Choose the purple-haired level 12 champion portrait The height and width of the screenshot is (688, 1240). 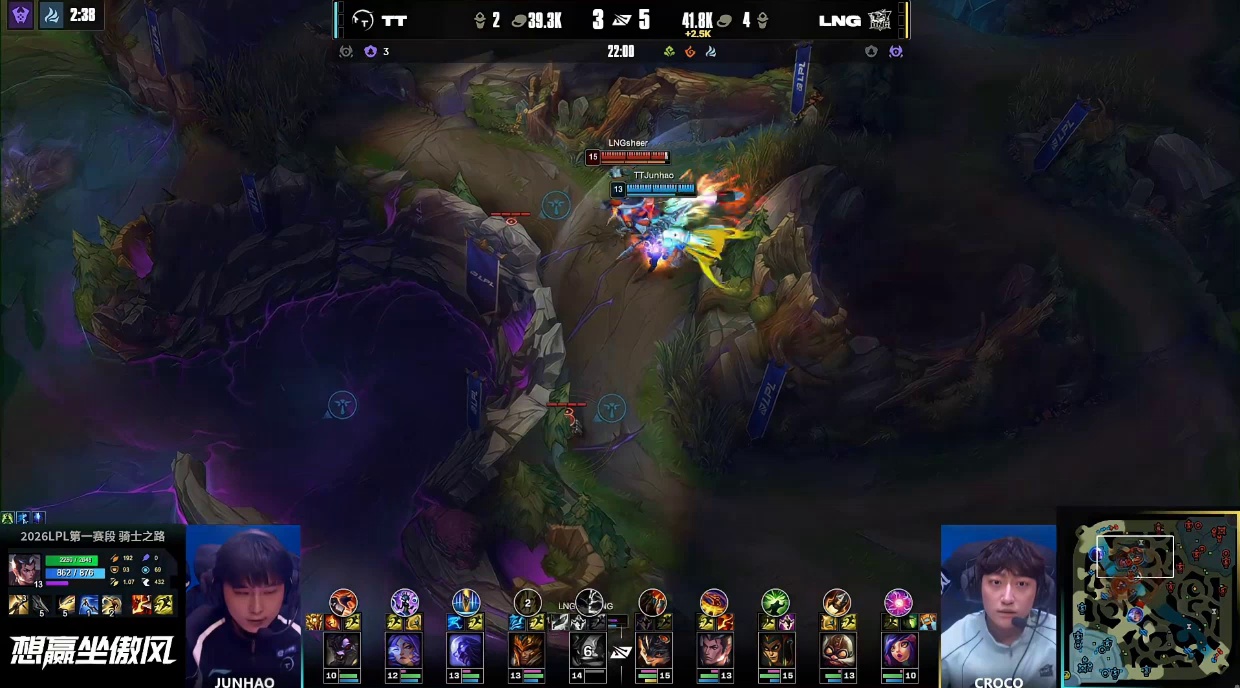click(404, 650)
